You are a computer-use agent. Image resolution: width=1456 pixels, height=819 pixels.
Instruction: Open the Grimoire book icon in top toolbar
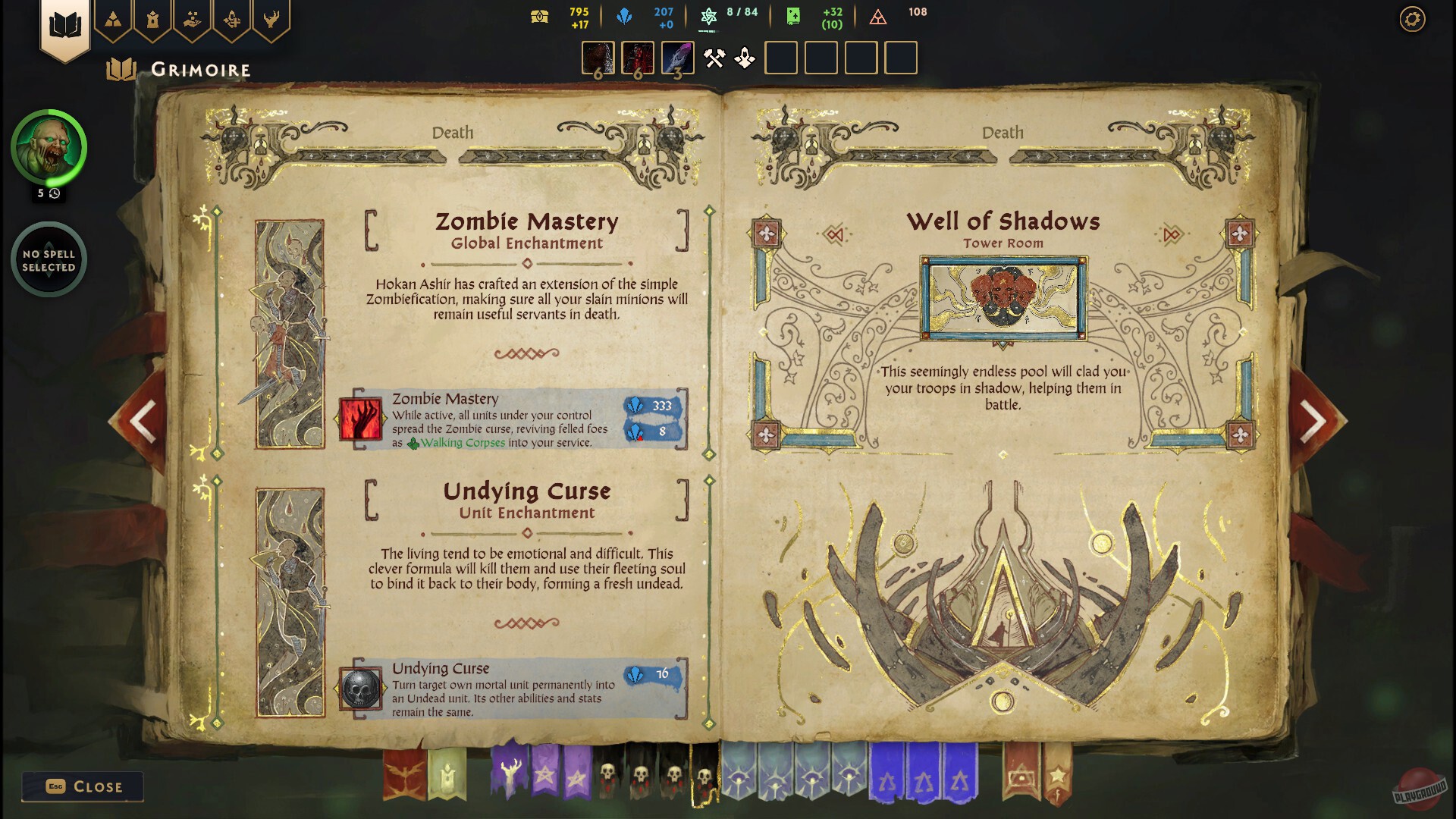tap(67, 23)
